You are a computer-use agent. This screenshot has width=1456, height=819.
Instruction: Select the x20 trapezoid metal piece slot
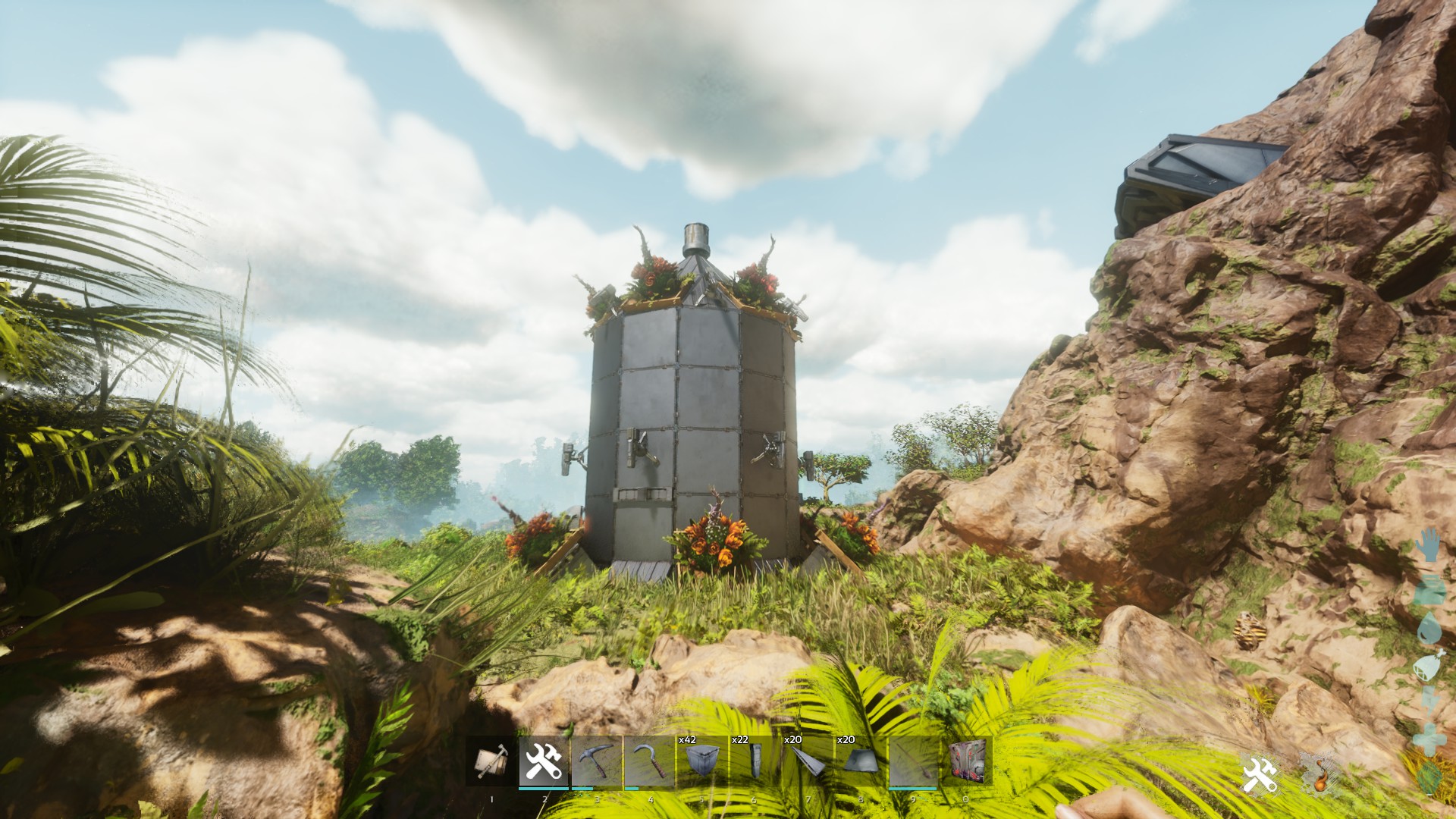(861, 761)
